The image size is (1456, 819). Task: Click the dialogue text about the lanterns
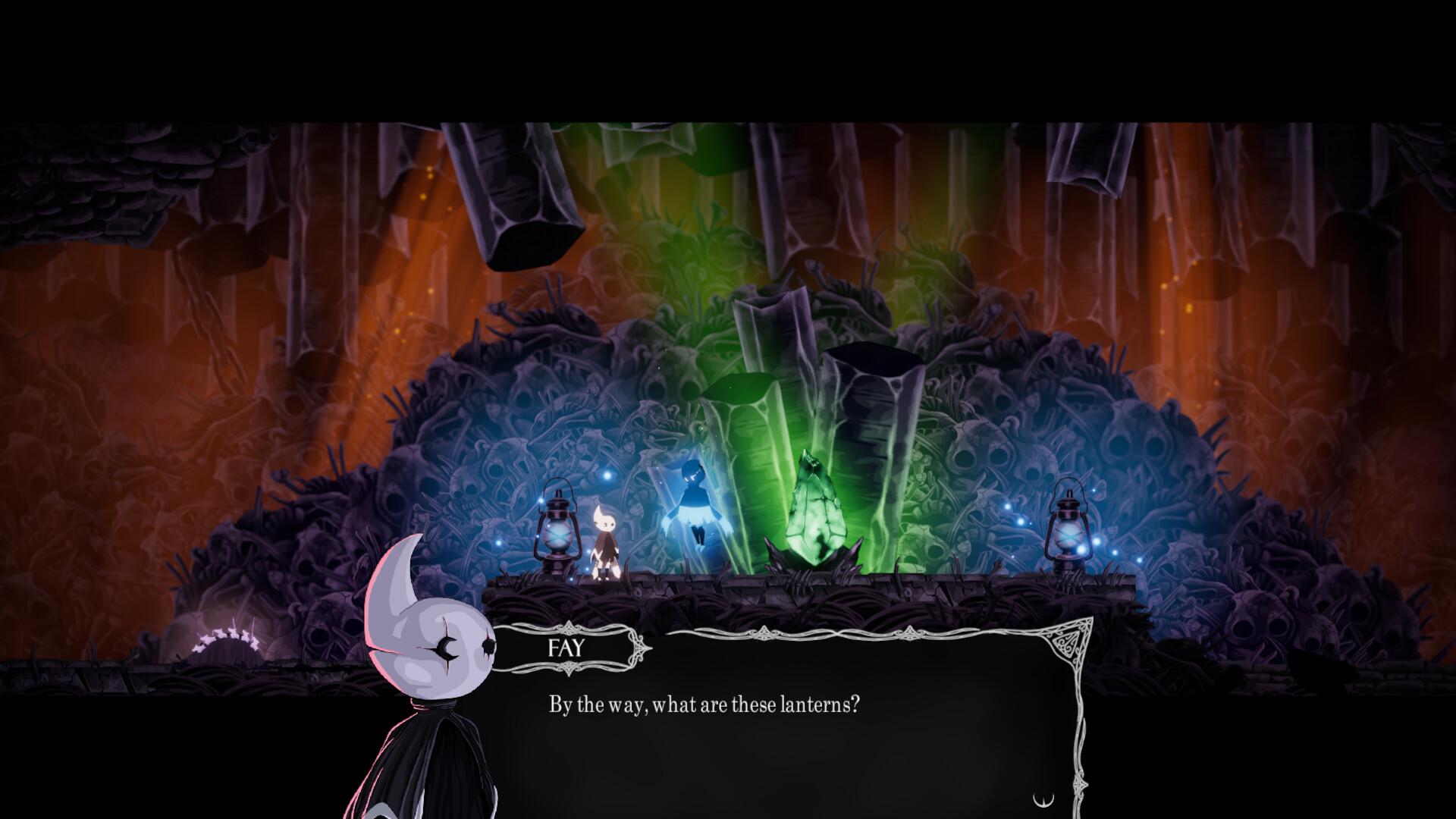[701, 704]
